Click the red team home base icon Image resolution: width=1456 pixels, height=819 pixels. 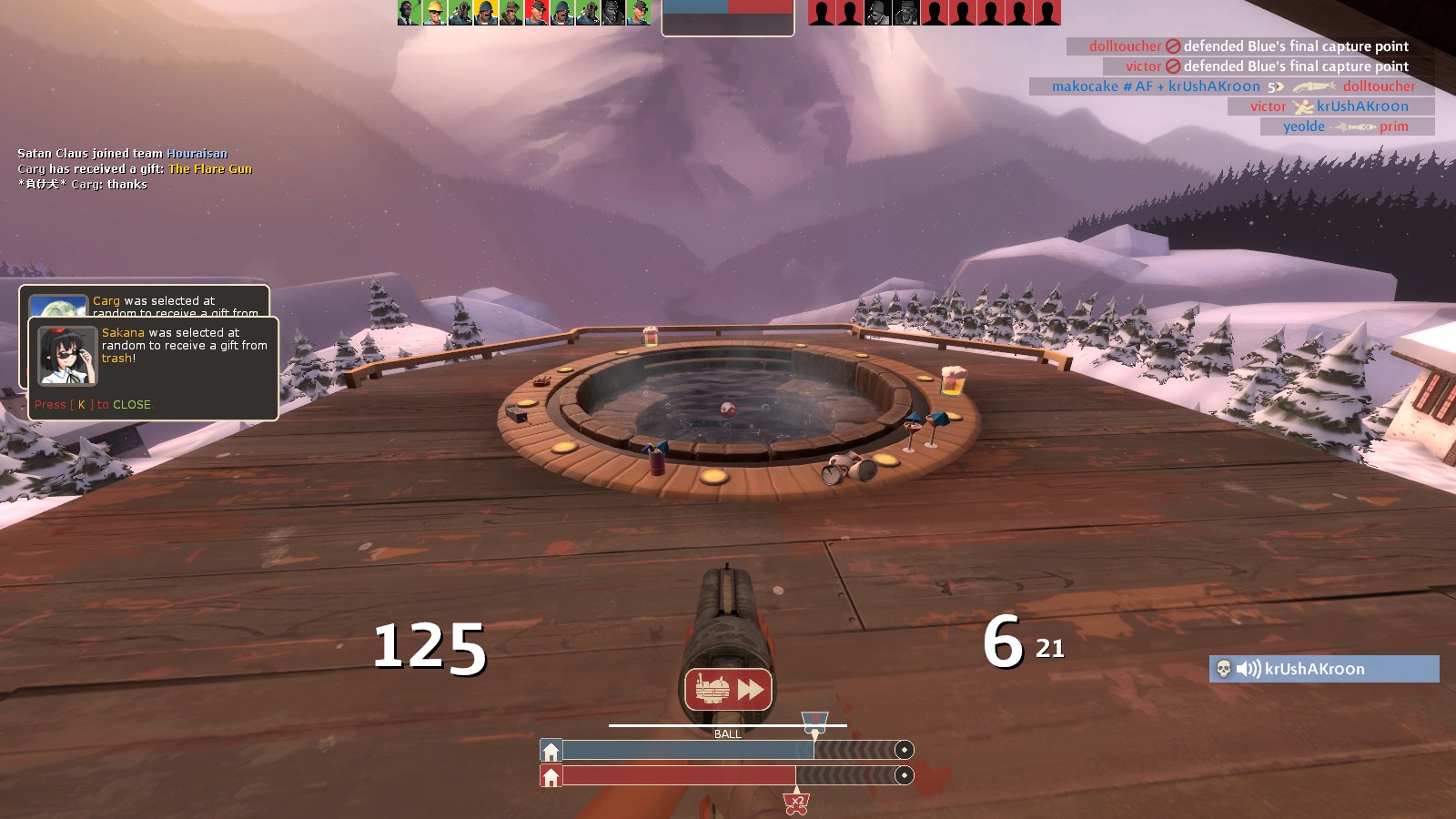coord(551,776)
